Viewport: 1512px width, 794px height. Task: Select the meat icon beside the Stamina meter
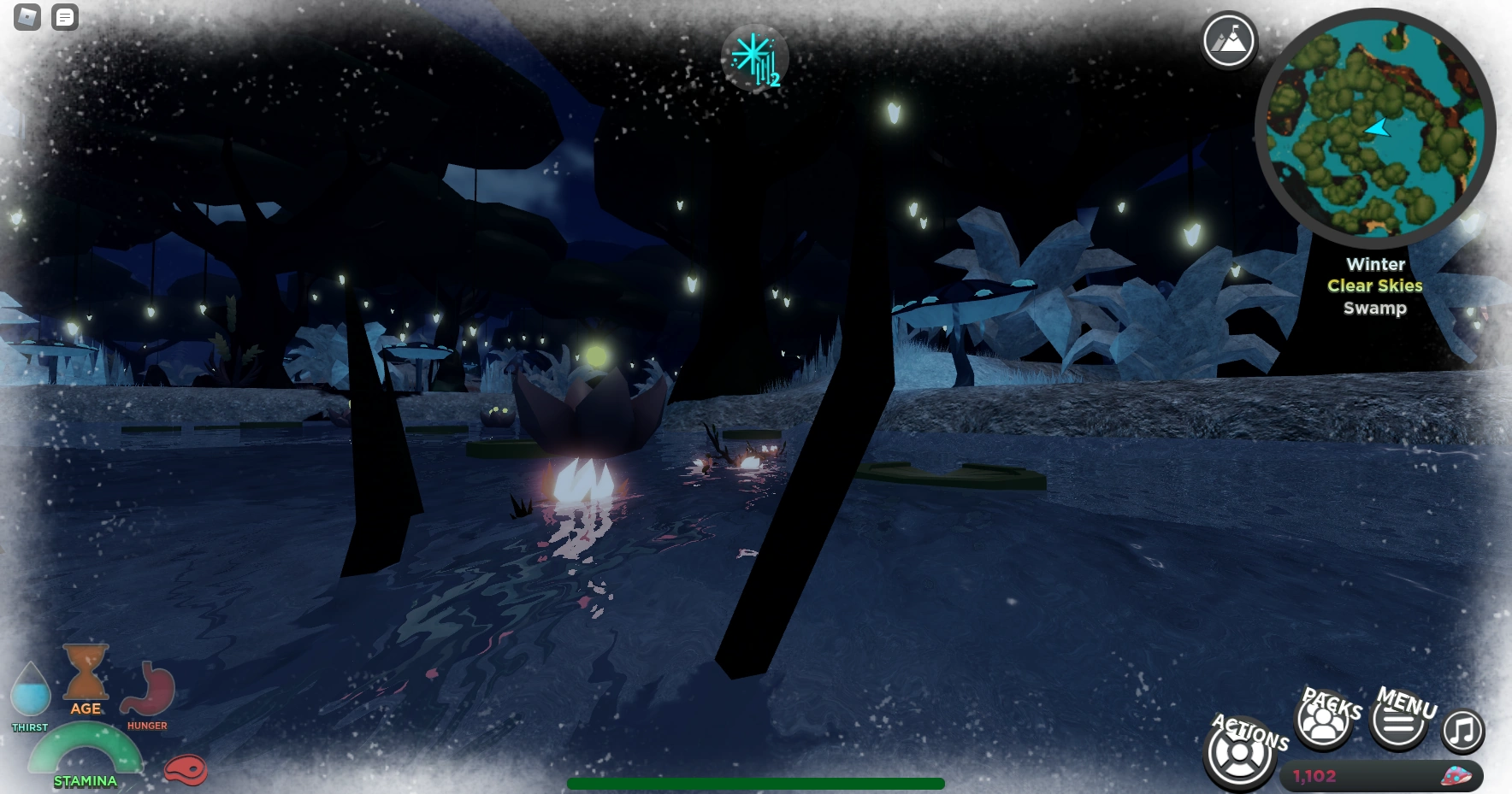pyautogui.click(x=187, y=770)
